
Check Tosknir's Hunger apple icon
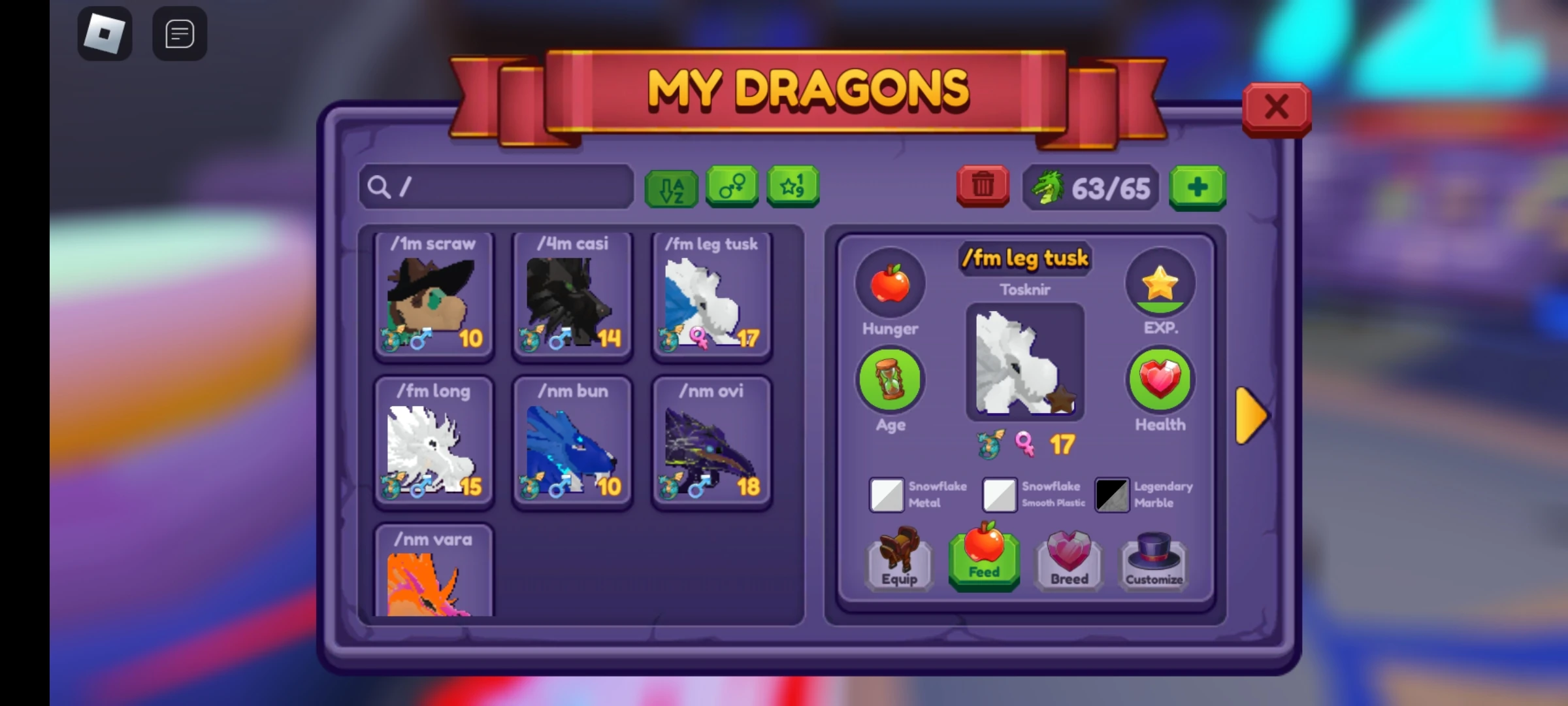[889, 282]
